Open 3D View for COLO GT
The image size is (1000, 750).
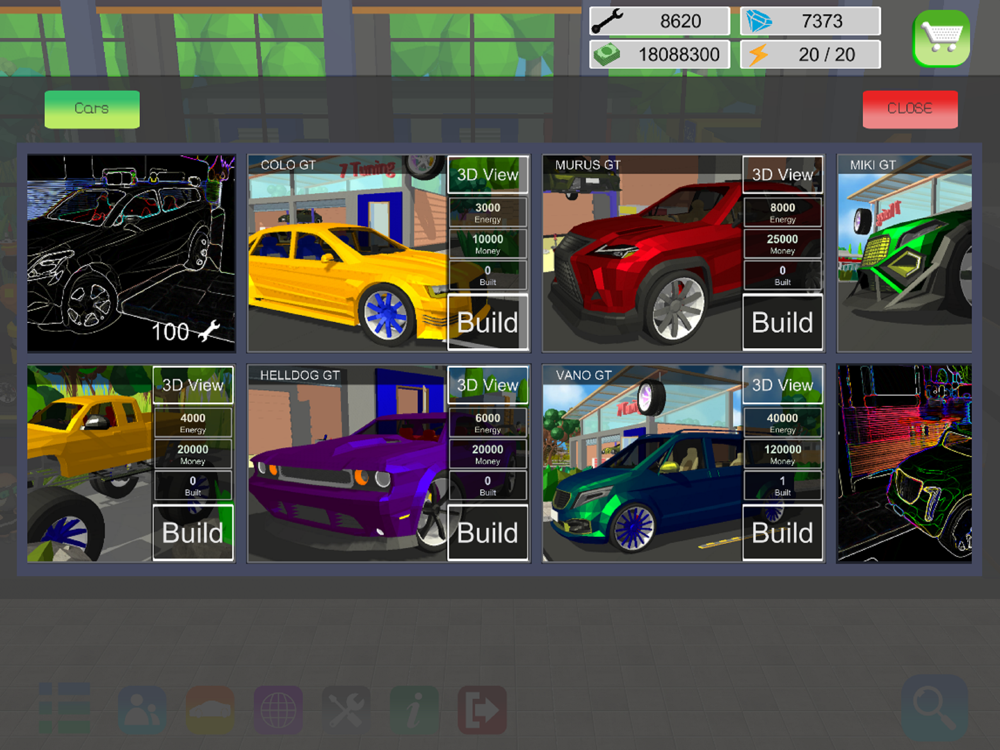tap(488, 174)
